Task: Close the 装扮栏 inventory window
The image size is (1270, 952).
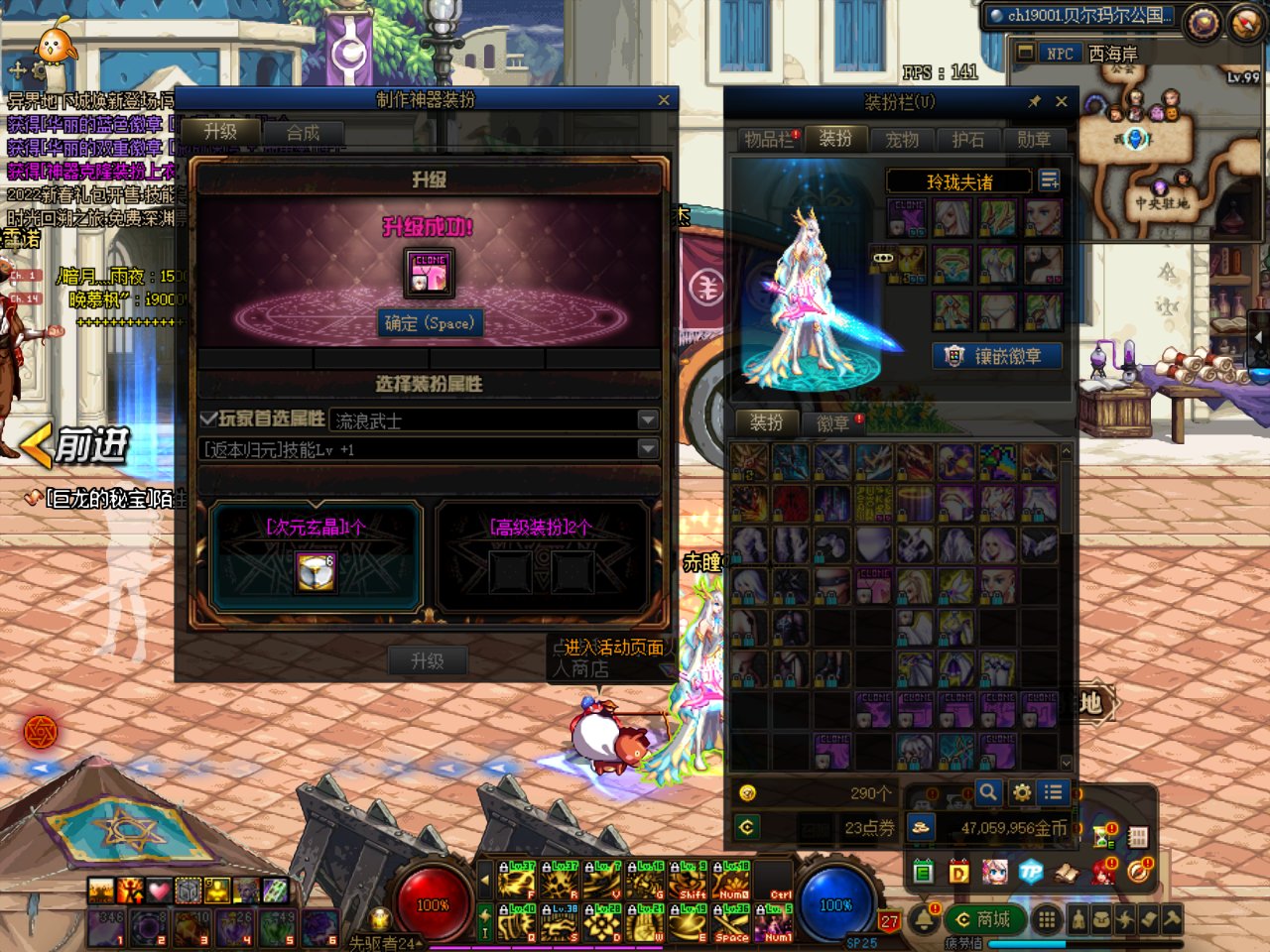Action: (x=1062, y=101)
